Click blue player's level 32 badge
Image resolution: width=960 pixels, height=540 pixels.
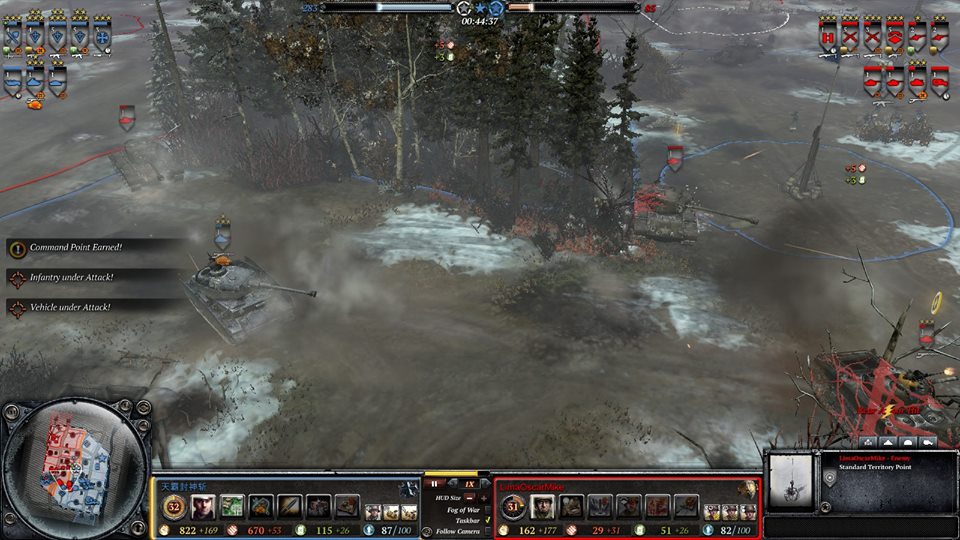(172, 507)
